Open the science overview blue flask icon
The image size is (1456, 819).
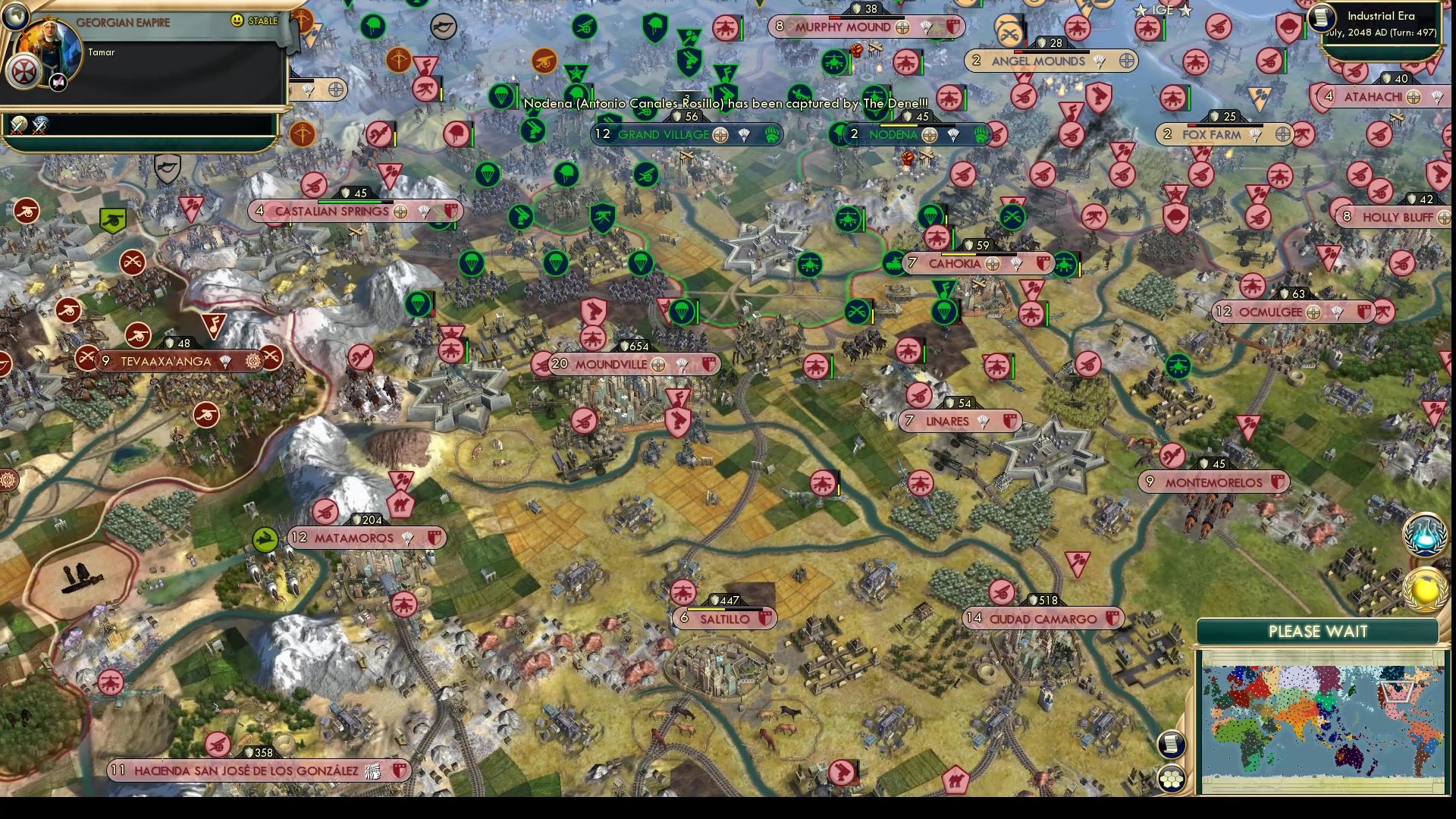coord(1424,535)
